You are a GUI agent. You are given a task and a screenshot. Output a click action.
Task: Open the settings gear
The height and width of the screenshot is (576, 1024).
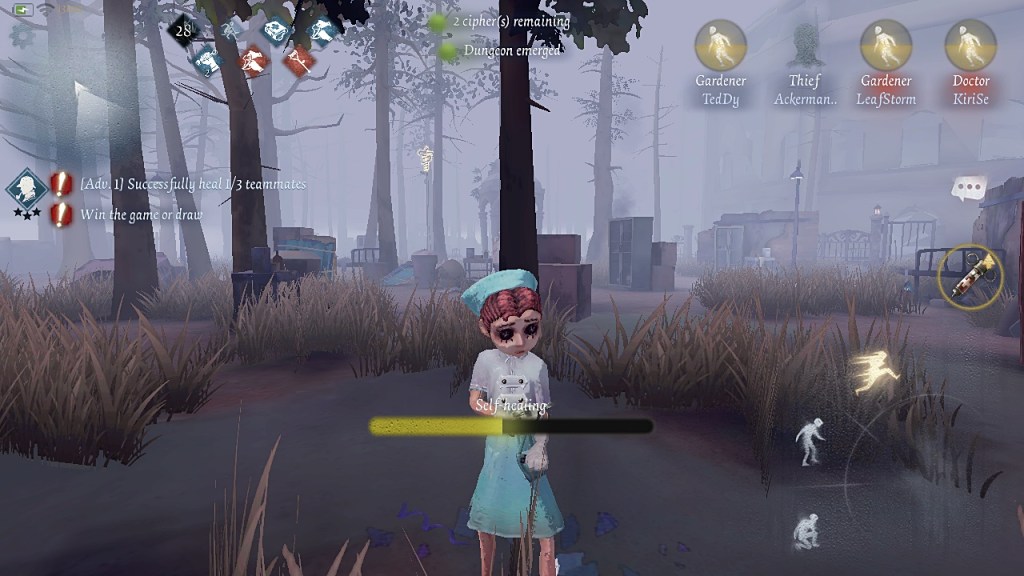[x=21, y=35]
